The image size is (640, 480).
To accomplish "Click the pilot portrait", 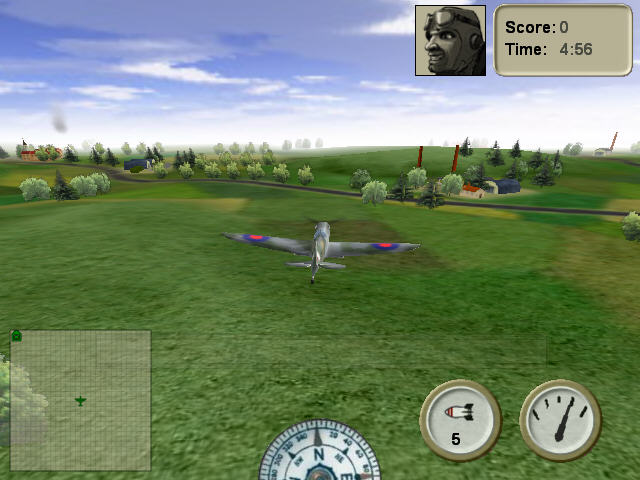I will [x=450, y=40].
